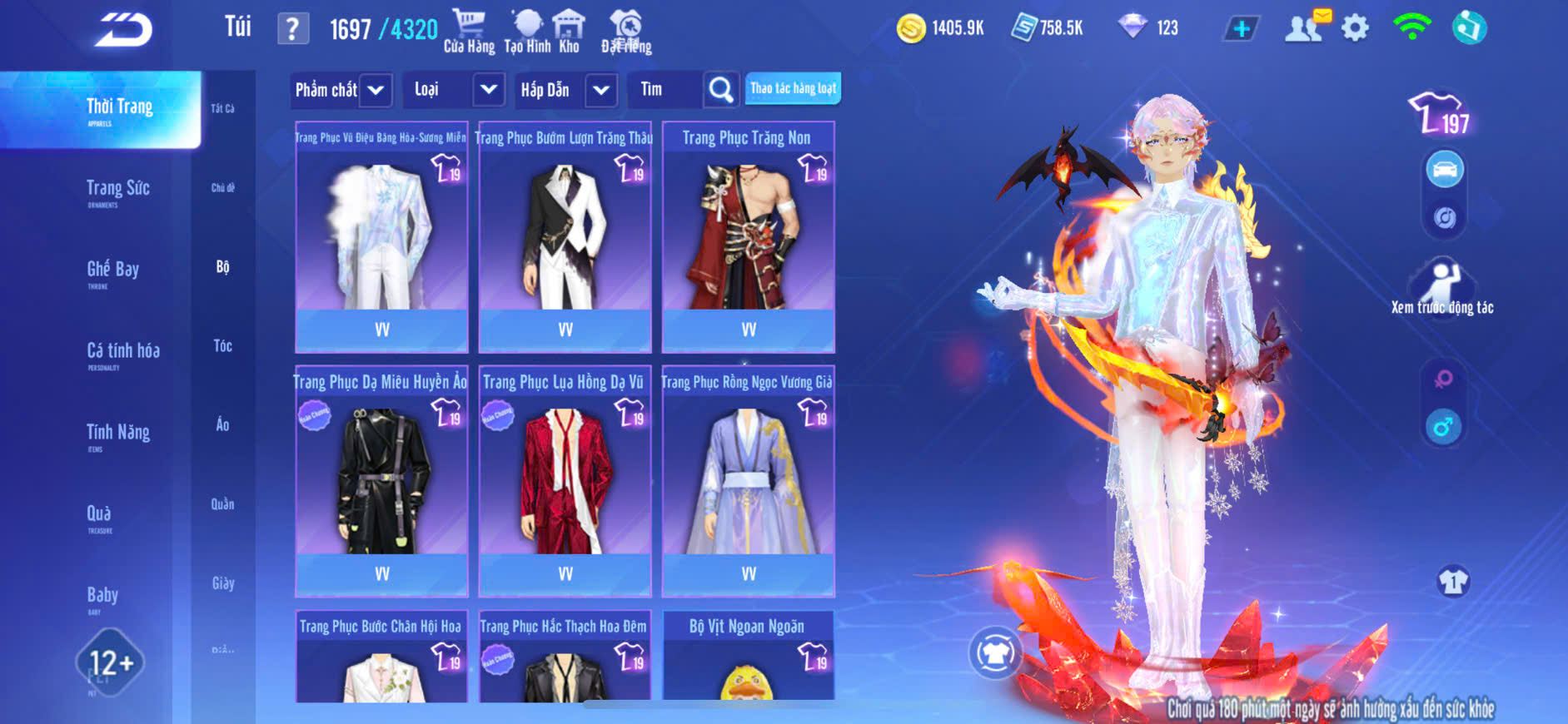Click the blue plus top-up button

[x=1241, y=28]
